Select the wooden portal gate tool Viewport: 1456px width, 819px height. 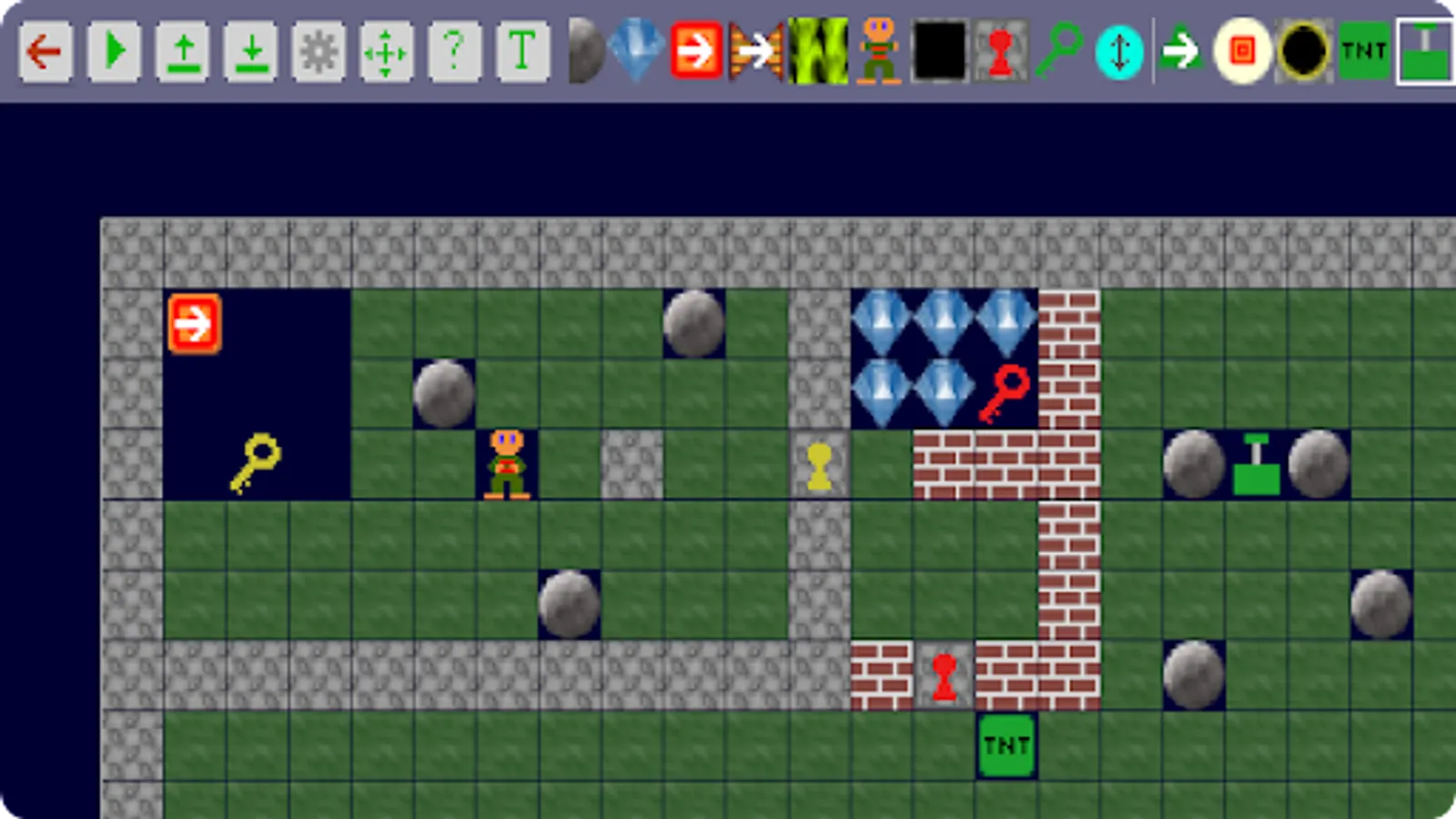pyautogui.click(x=755, y=52)
